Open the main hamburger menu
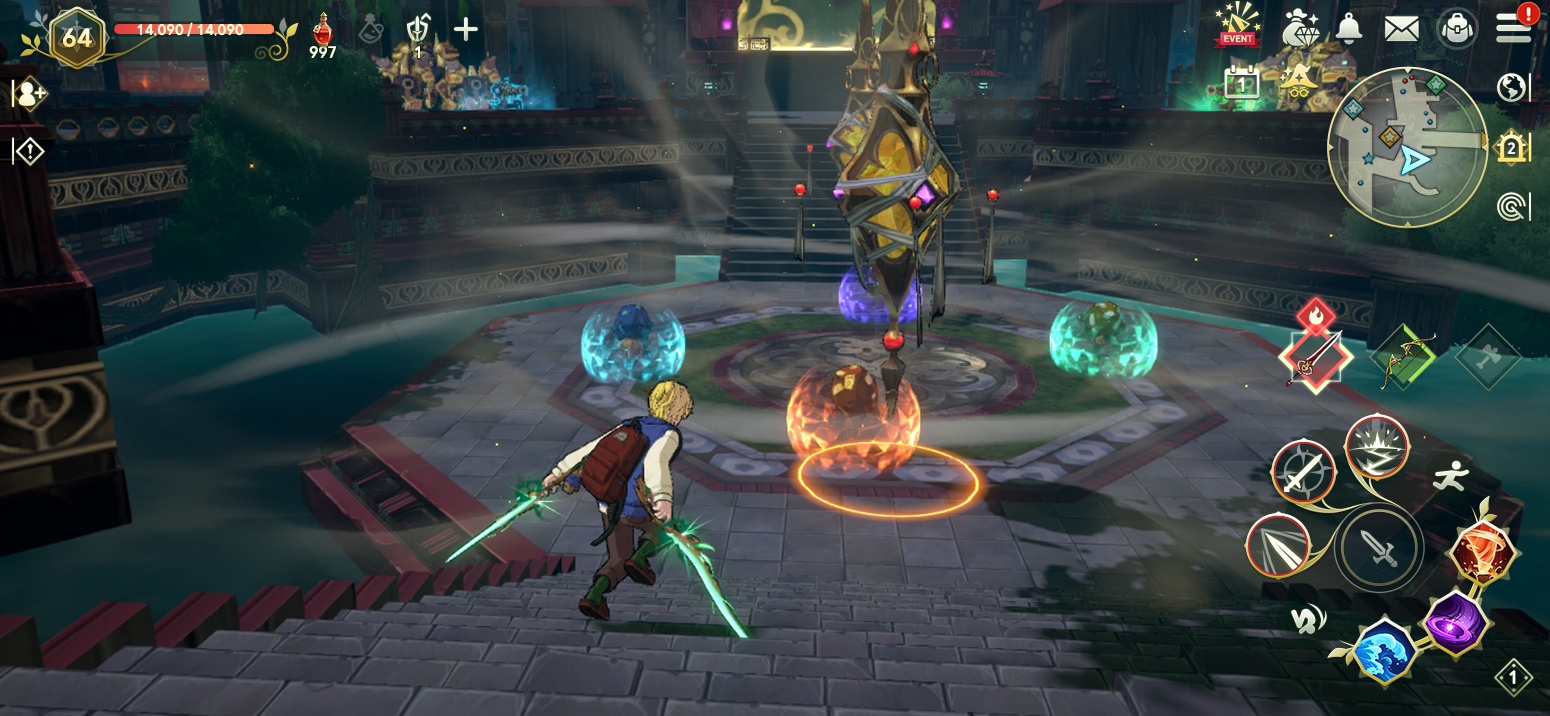 (x=1514, y=28)
